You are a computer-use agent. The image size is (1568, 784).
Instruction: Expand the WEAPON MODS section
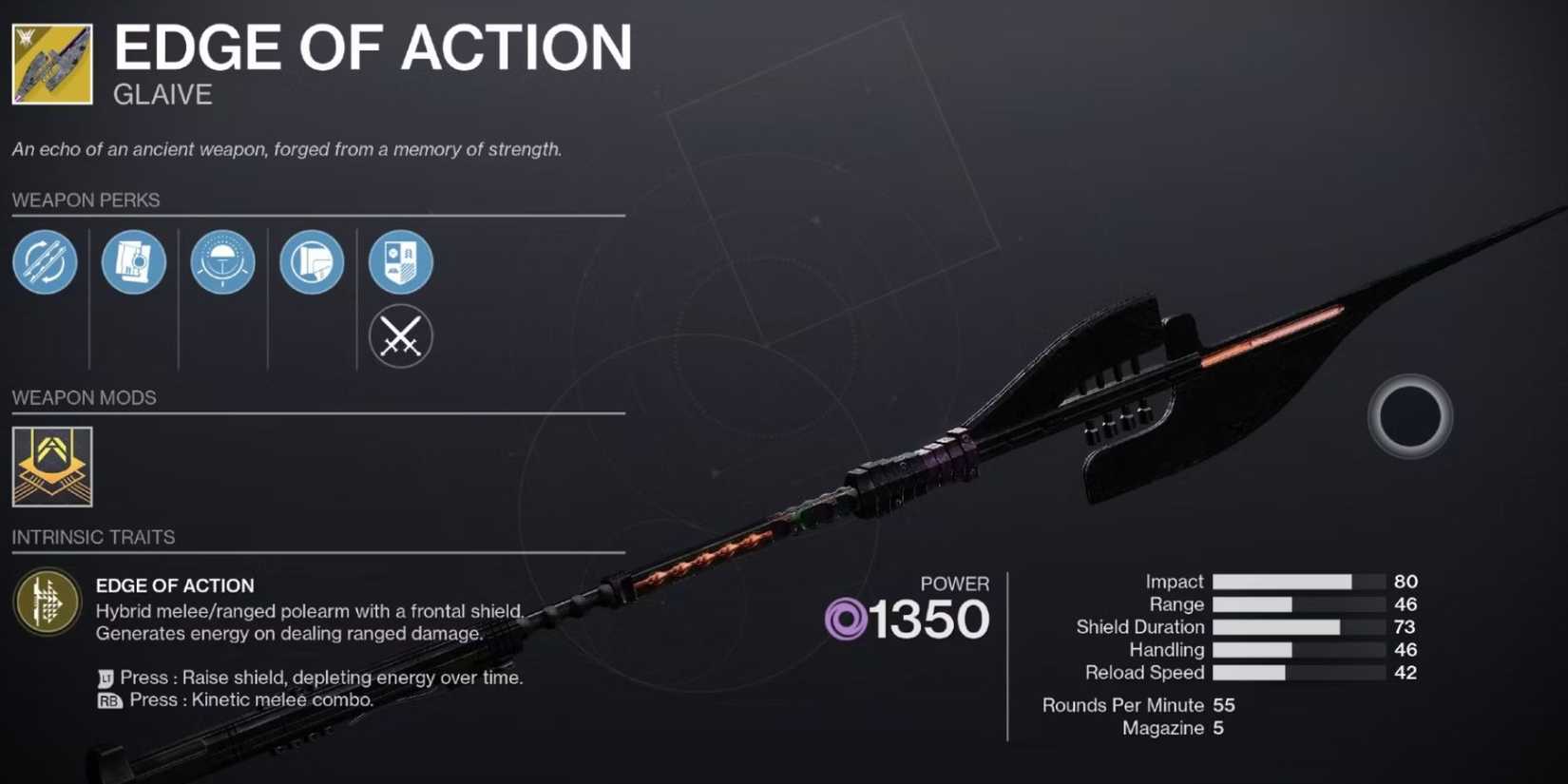83,397
